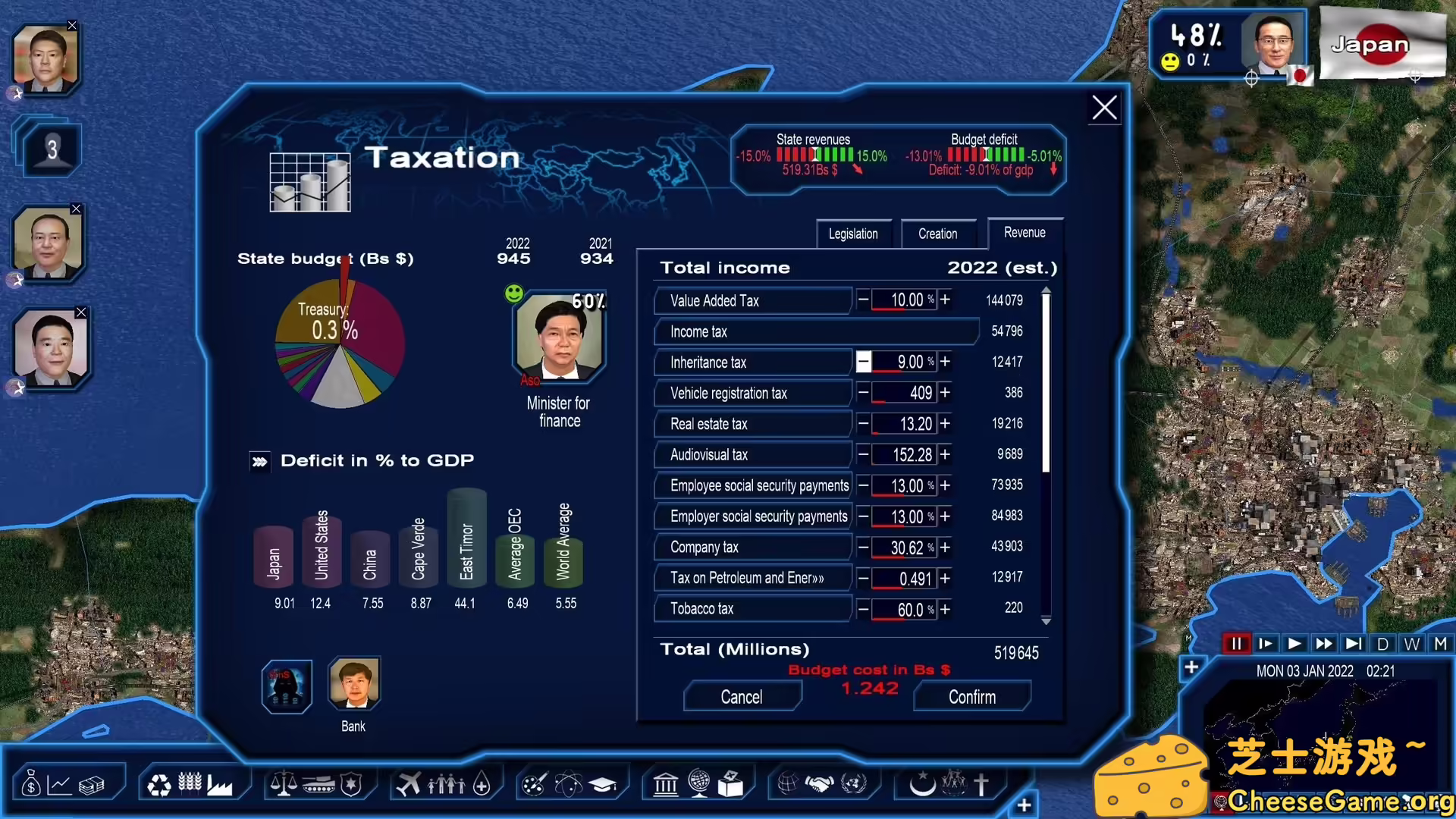
Task: Expand the minimap with the plus control
Action: pyautogui.click(x=1191, y=668)
